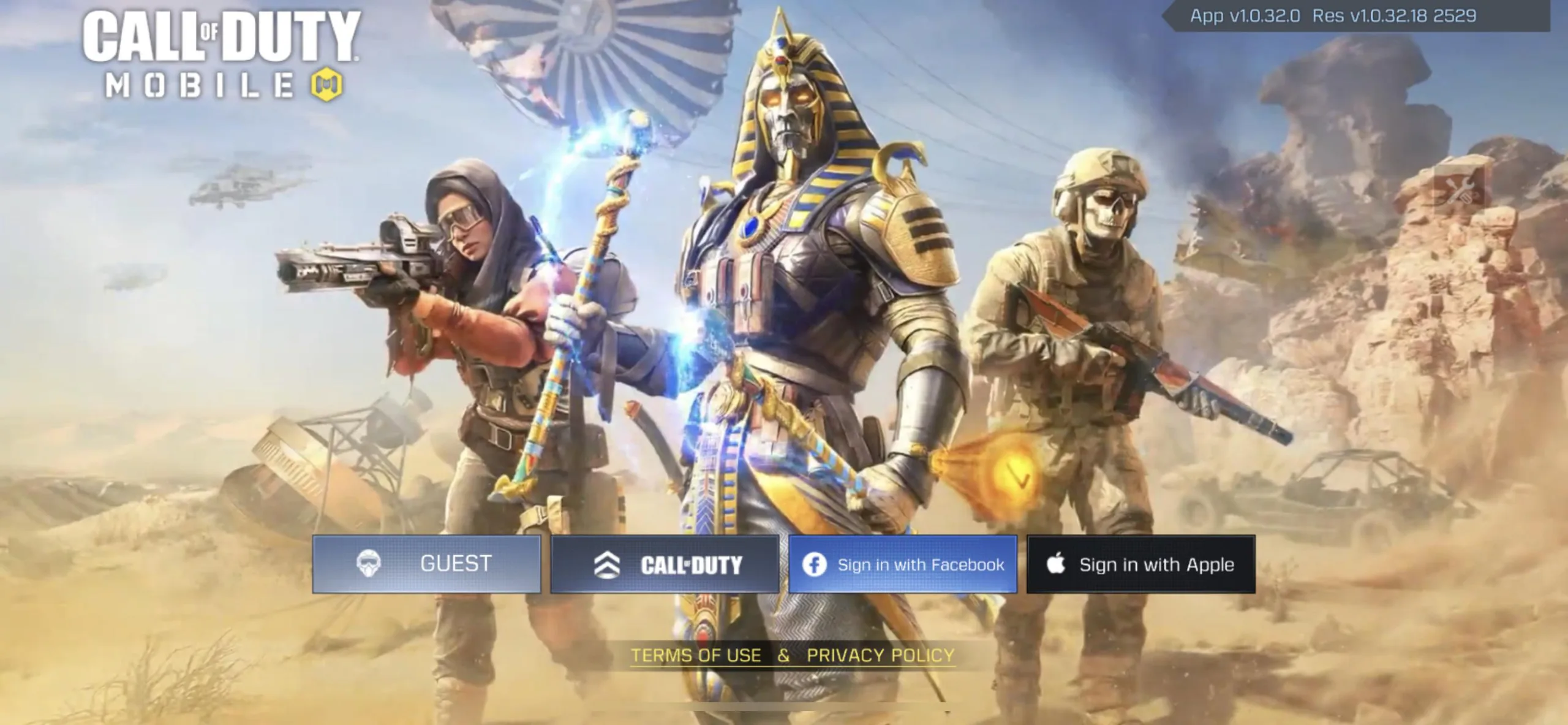The height and width of the screenshot is (725, 1568).
Task: Sign in with Facebook
Action: [x=903, y=564]
